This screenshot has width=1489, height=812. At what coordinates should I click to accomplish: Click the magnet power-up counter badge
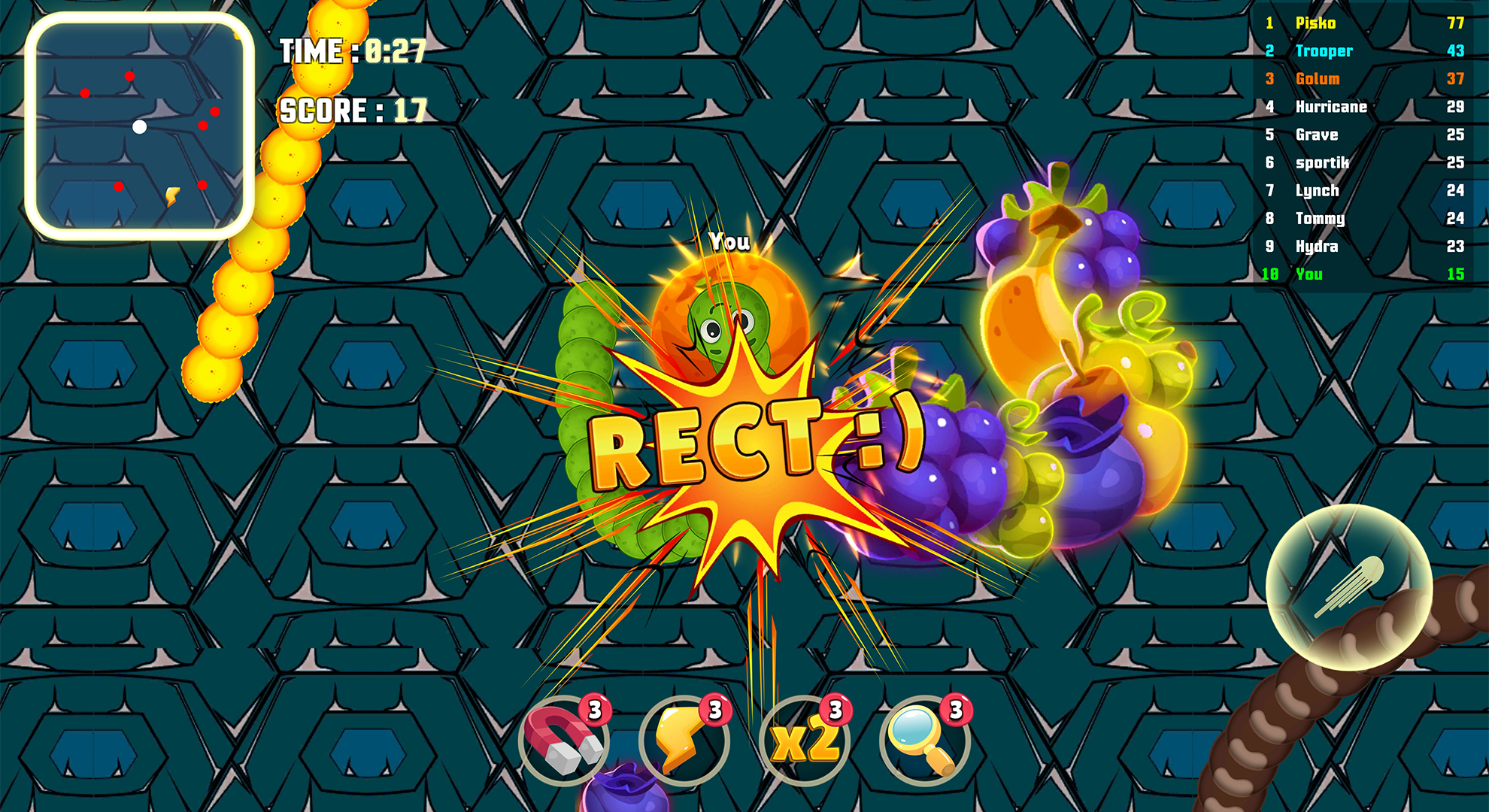click(x=594, y=710)
